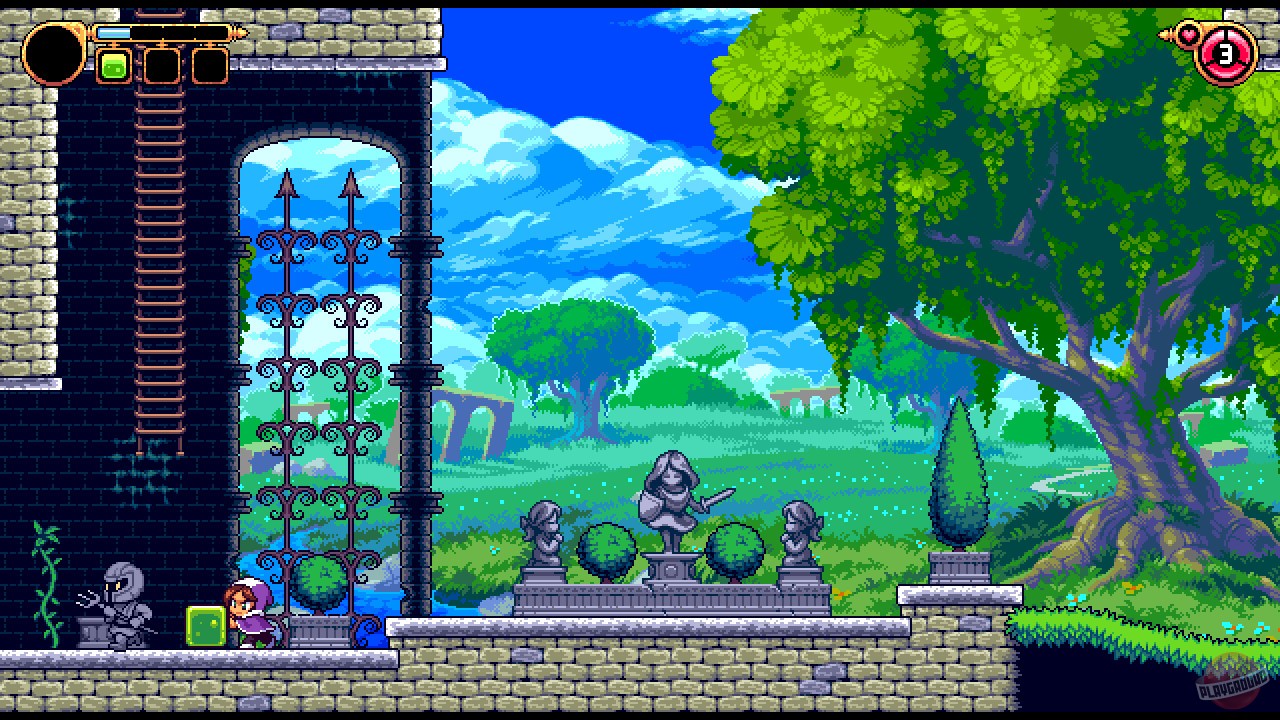Image resolution: width=1280 pixels, height=720 pixels.
Task: Click the round bush between the statues
Action: [x=610, y=550]
